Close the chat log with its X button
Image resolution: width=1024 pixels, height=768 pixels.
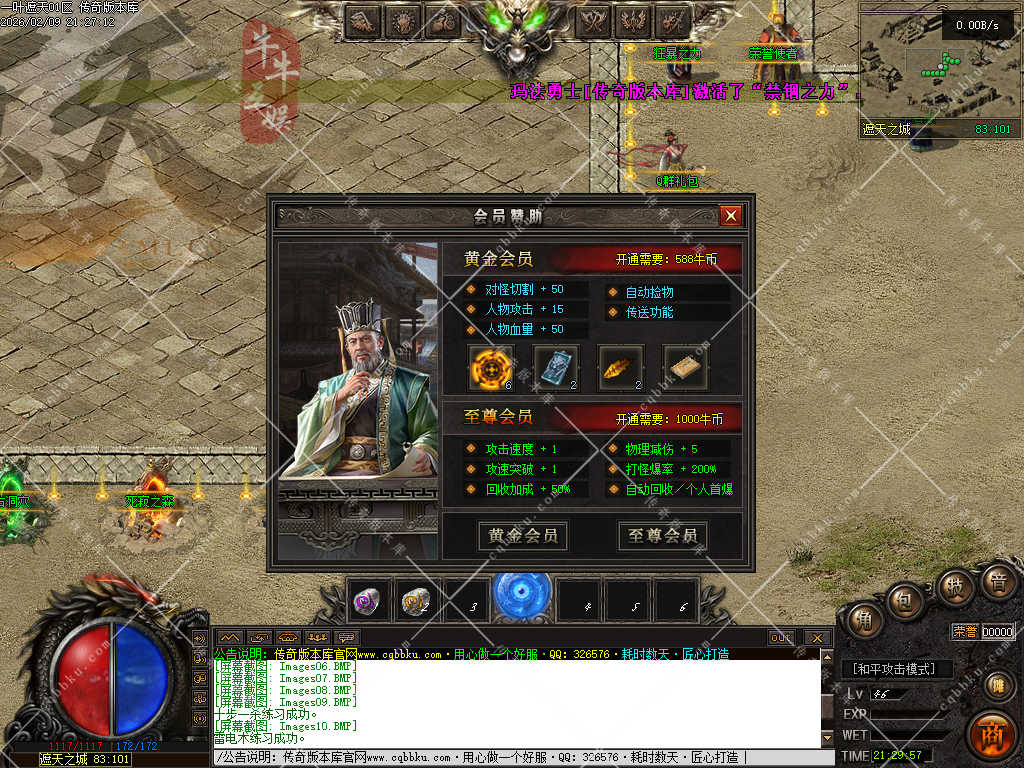pyautogui.click(x=817, y=637)
